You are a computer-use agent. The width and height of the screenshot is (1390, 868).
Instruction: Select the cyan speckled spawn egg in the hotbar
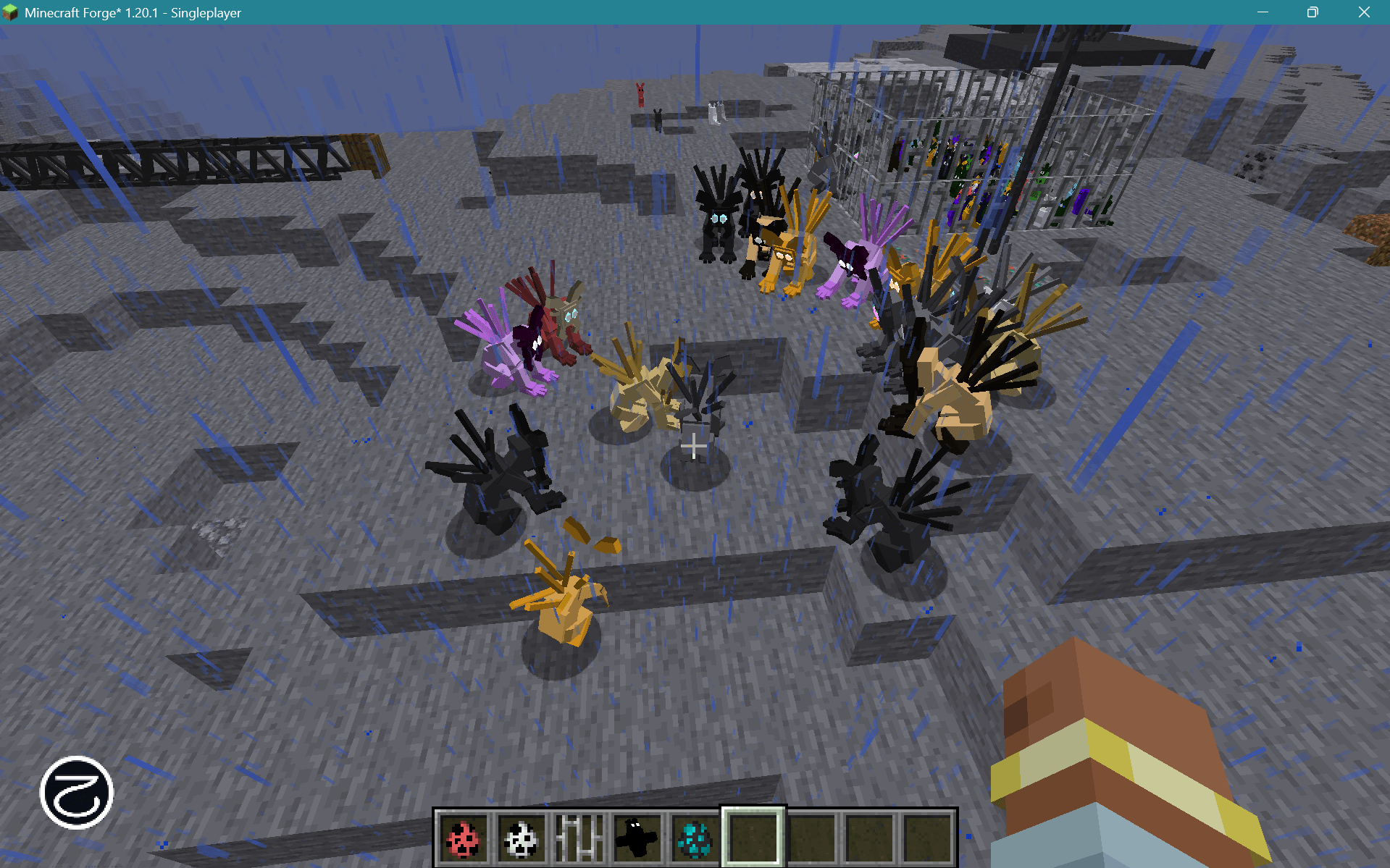pyautogui.click(x=694, y=838)
